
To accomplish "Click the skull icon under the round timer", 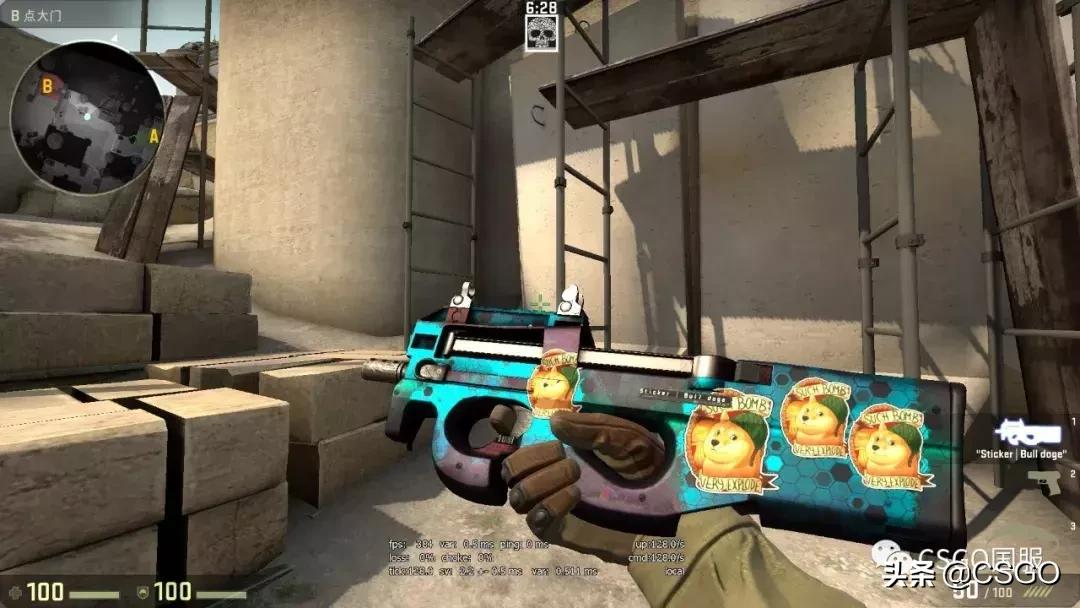I will click(539, 34).
